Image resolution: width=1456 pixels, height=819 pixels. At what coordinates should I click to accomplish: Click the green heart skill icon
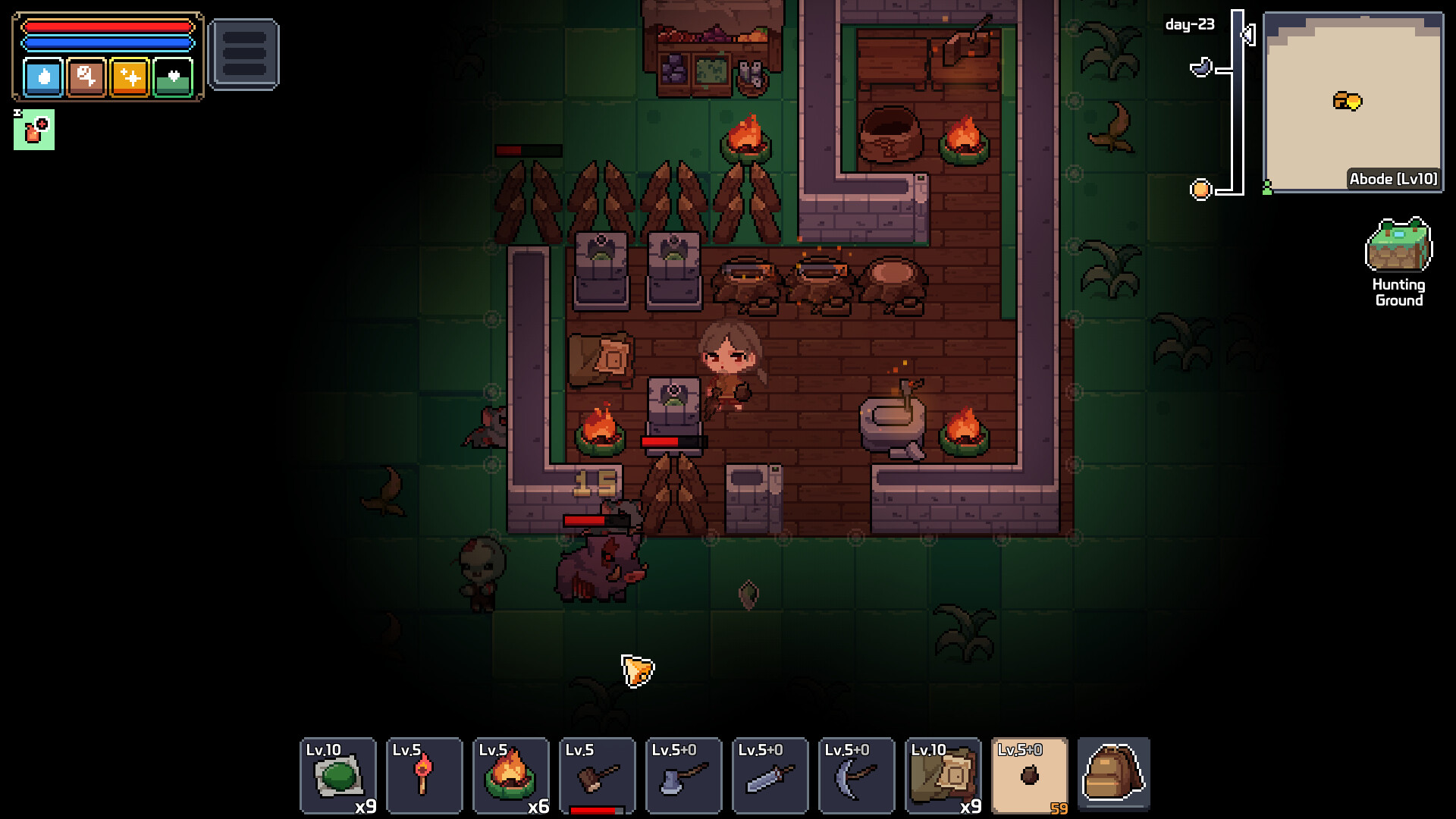173,77
